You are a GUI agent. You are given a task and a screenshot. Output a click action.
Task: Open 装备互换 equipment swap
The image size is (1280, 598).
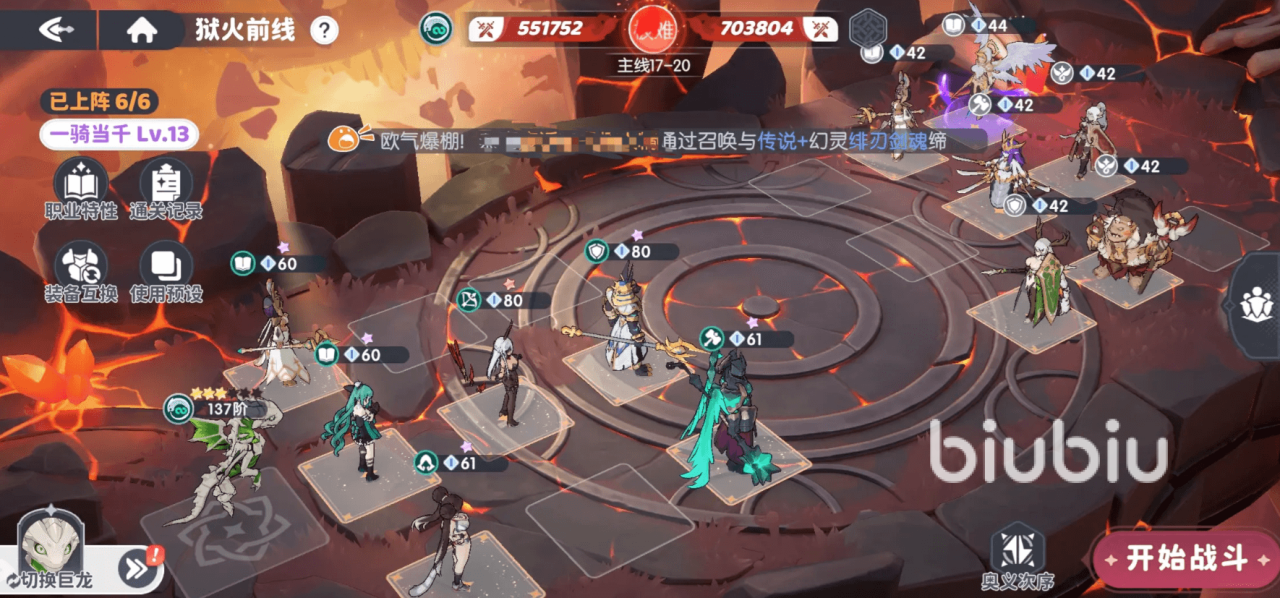point(81,271)
